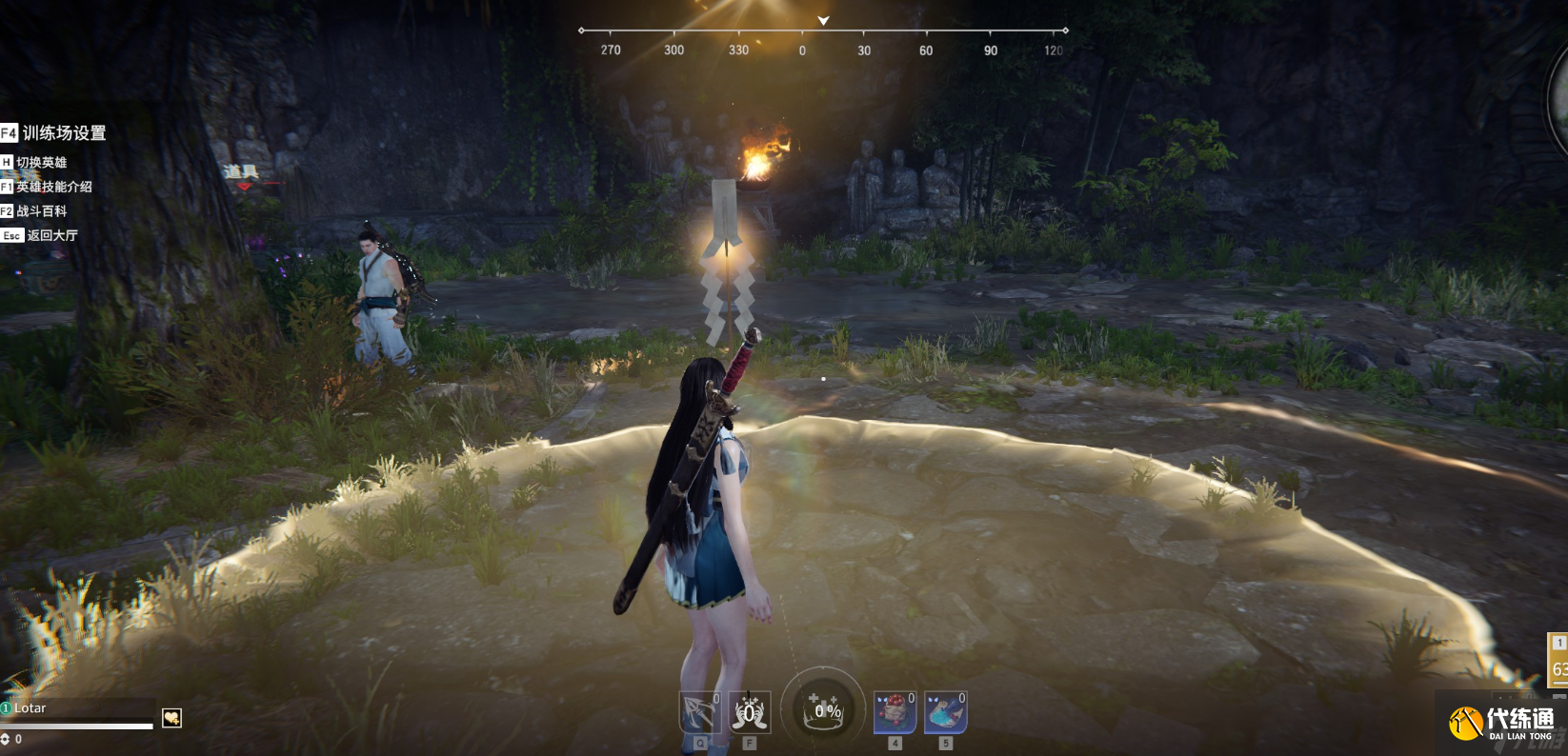Use the red berry sack item
Screen dimensions: 1568x756
tap(895, 712)
